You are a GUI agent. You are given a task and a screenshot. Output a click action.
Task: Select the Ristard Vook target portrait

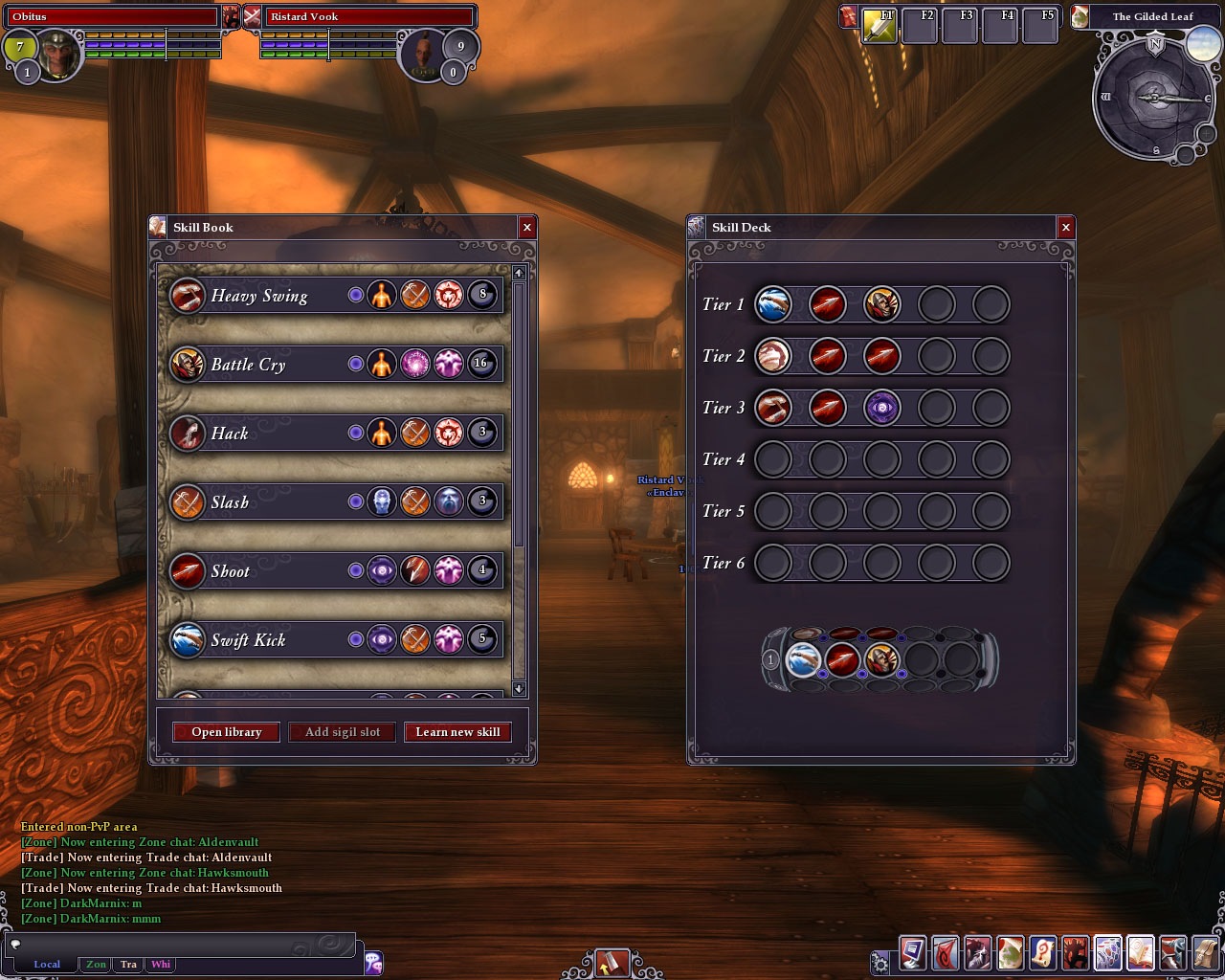click(421, 55)
